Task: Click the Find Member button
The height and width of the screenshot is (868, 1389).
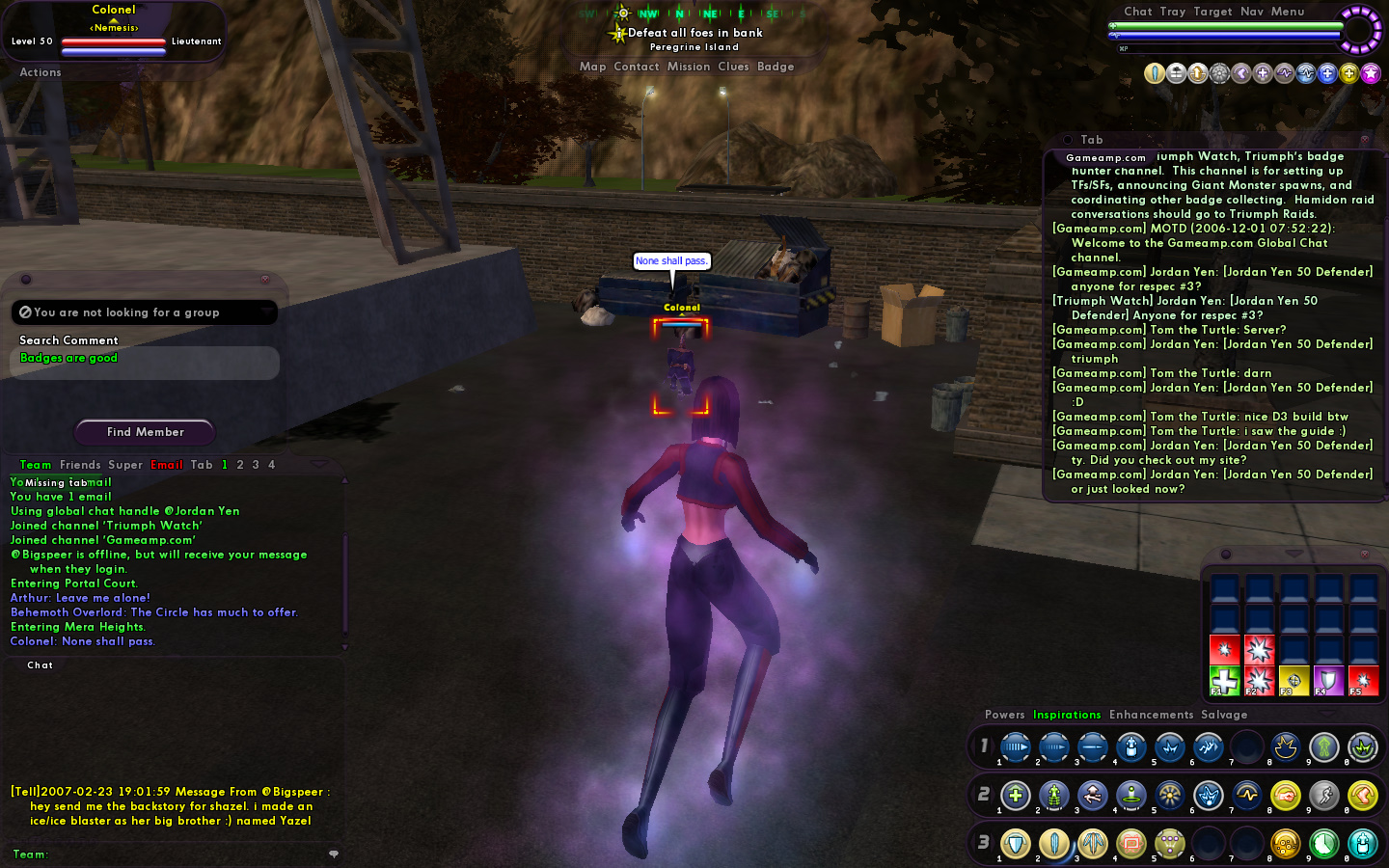Action: [145, 432]
